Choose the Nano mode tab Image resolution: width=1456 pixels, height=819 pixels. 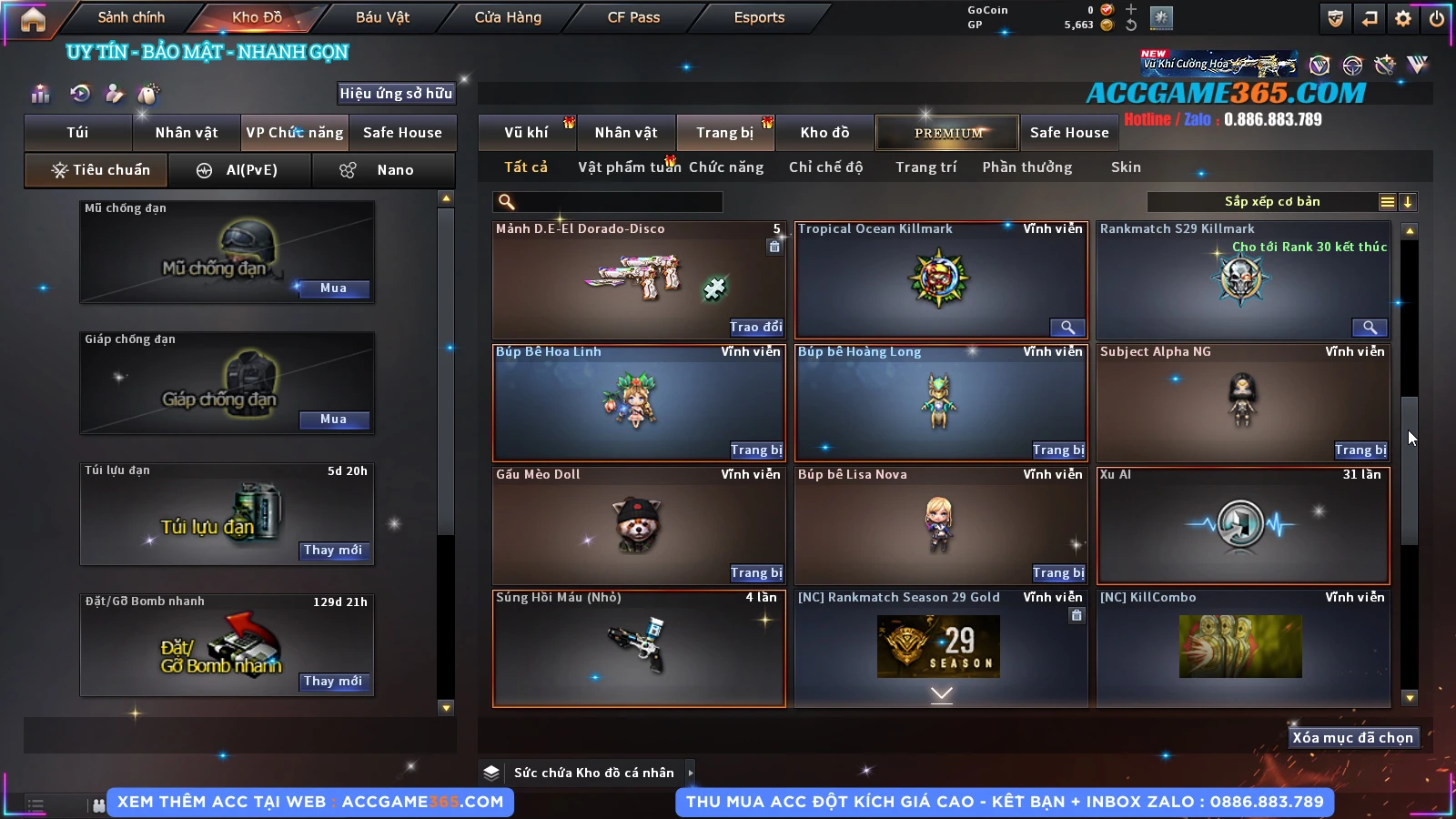(384, 170)
